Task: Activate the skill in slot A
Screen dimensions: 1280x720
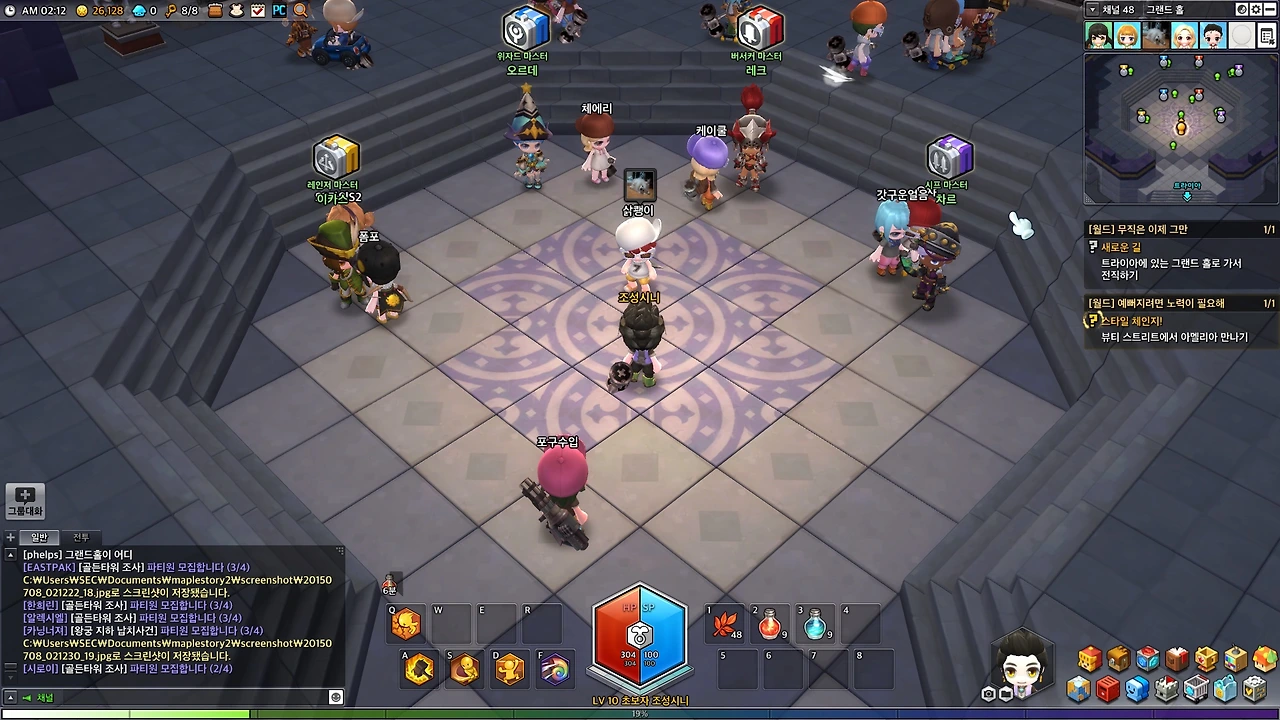Action: (x=419, y=668)
